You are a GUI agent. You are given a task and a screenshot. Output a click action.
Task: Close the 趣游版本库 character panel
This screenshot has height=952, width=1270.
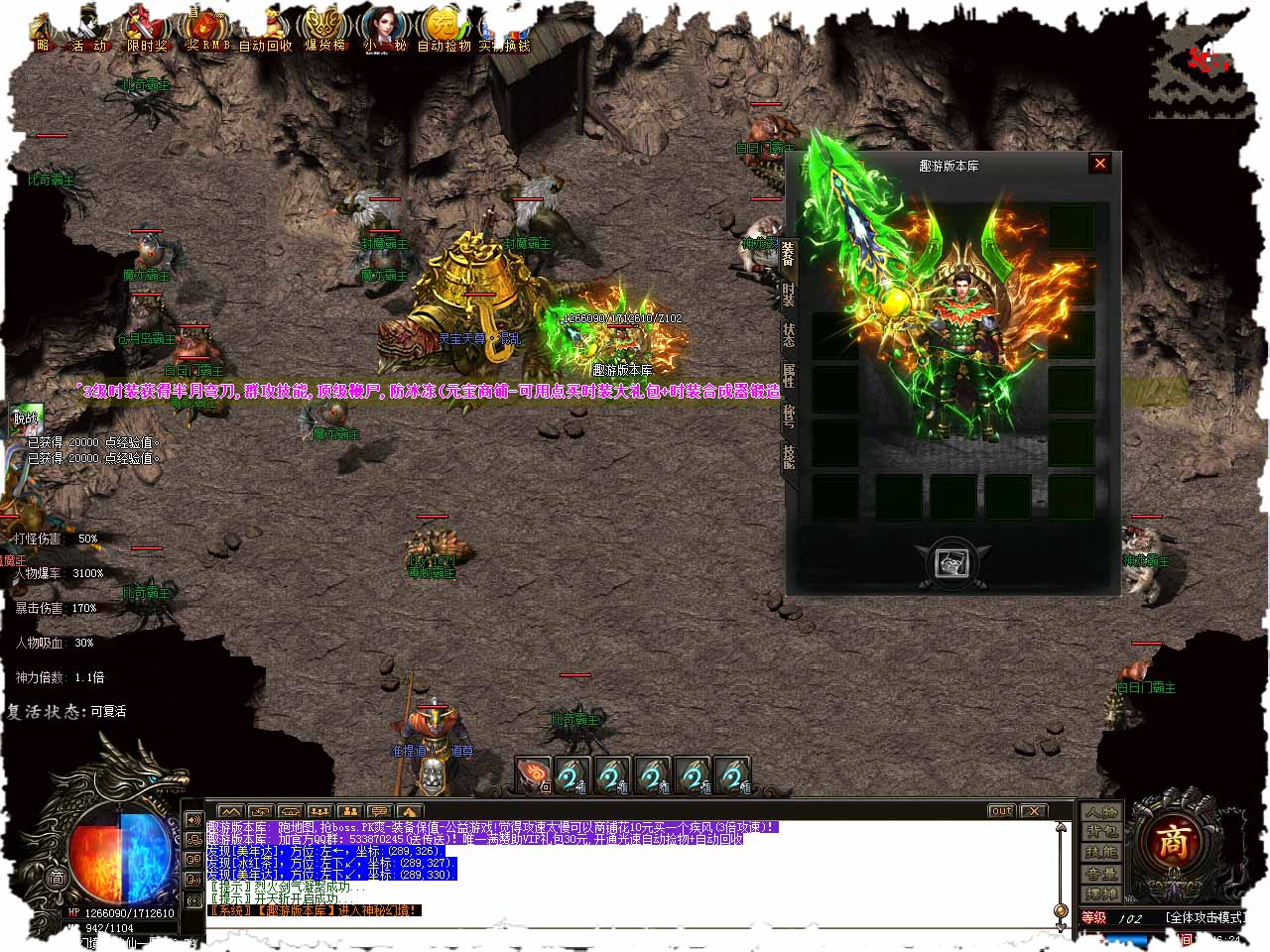(1099, 164)
